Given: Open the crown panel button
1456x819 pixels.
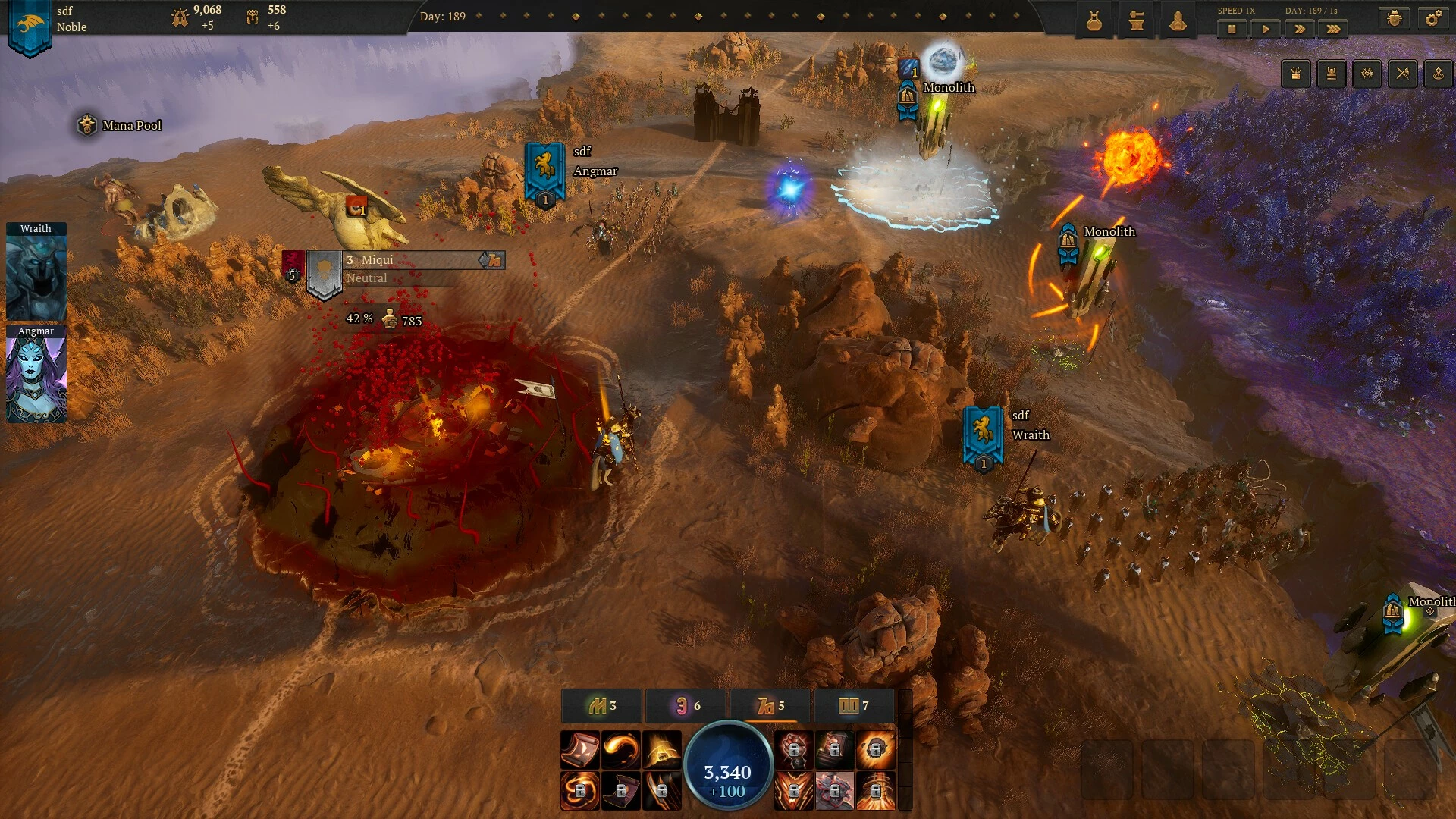Looking at the screenshot, I should 1296,74.
